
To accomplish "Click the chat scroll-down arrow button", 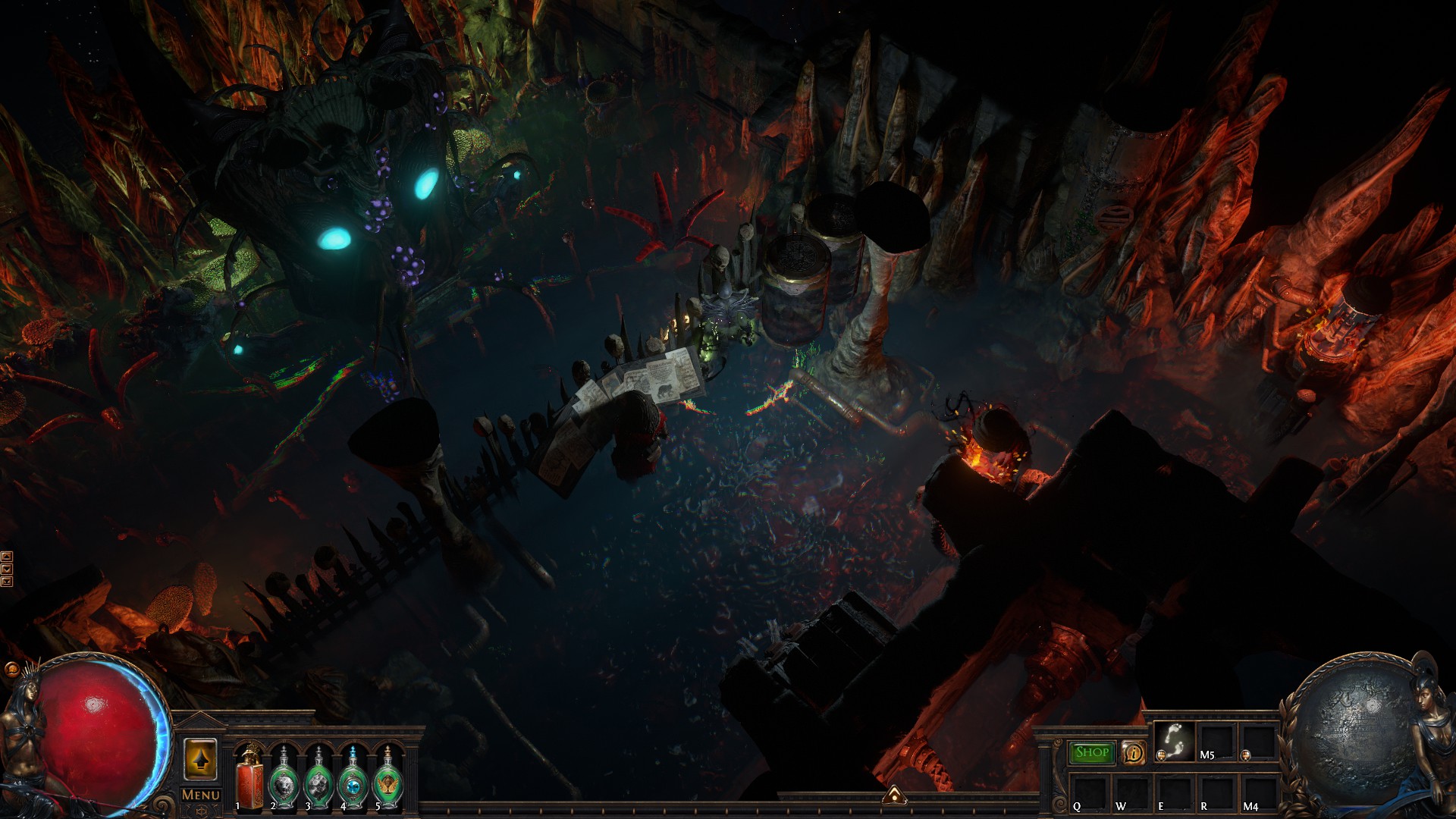I will pyautogui.click(x=7, y=569).
